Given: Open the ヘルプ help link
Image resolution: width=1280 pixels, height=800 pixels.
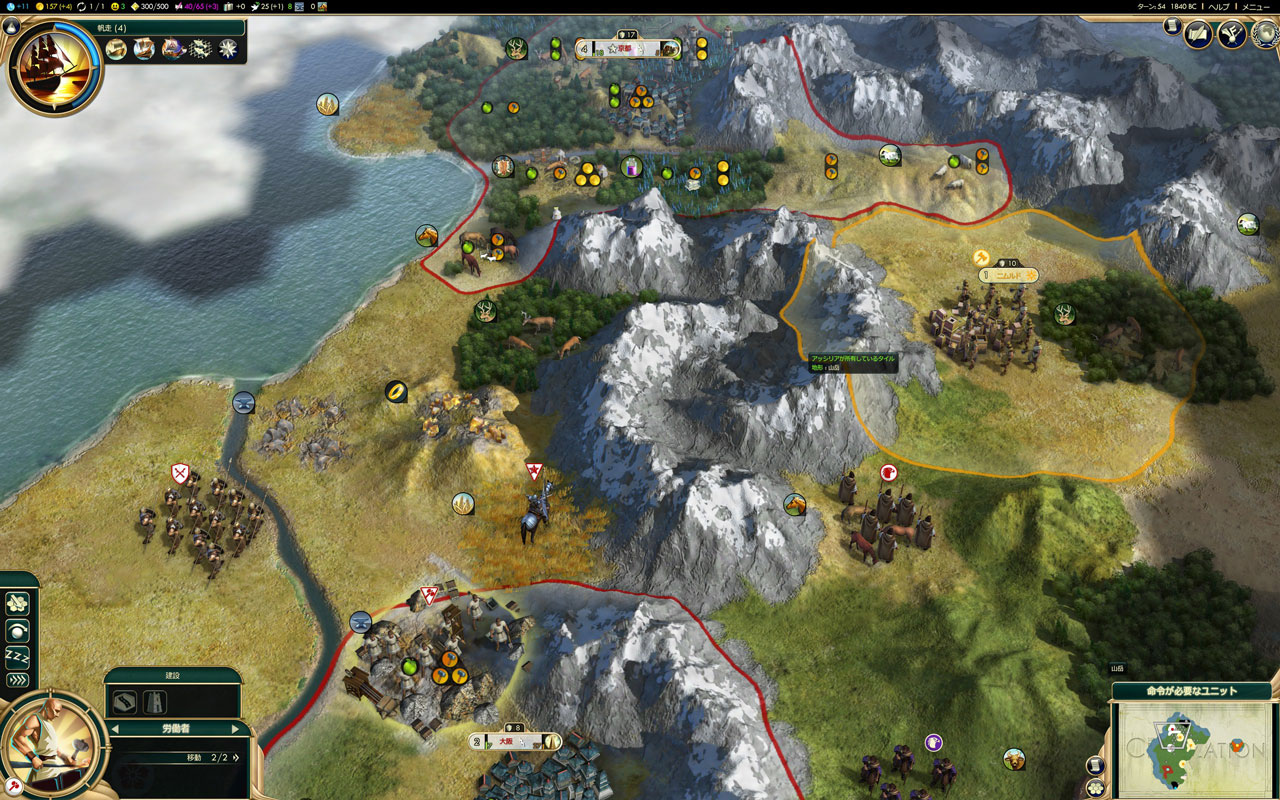Looking at the screenshot, I should pos(1218,6).
